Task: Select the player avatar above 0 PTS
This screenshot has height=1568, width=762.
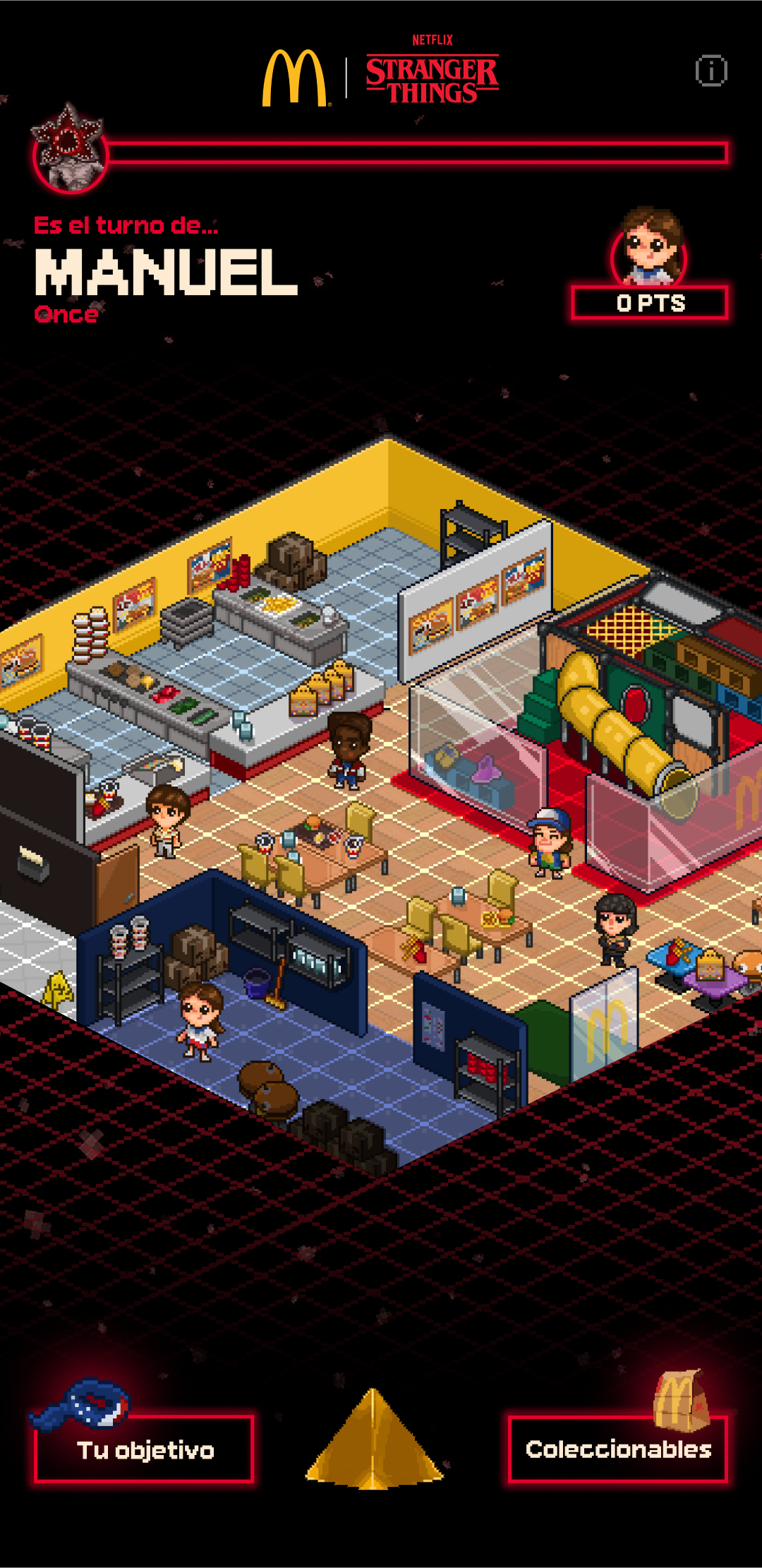Action: click(649, 247)
